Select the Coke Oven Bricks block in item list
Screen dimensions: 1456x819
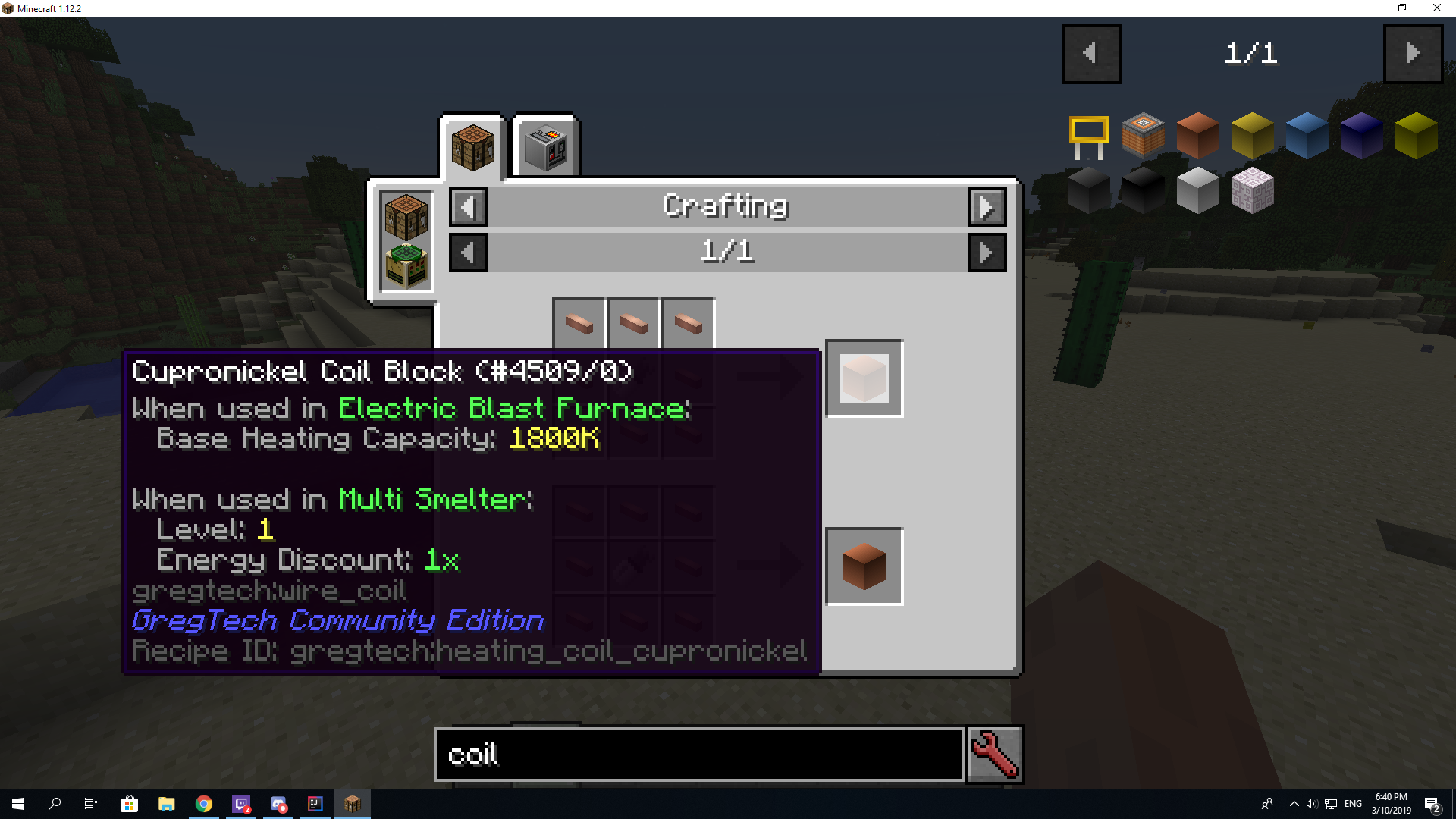tap(1144, 135)
